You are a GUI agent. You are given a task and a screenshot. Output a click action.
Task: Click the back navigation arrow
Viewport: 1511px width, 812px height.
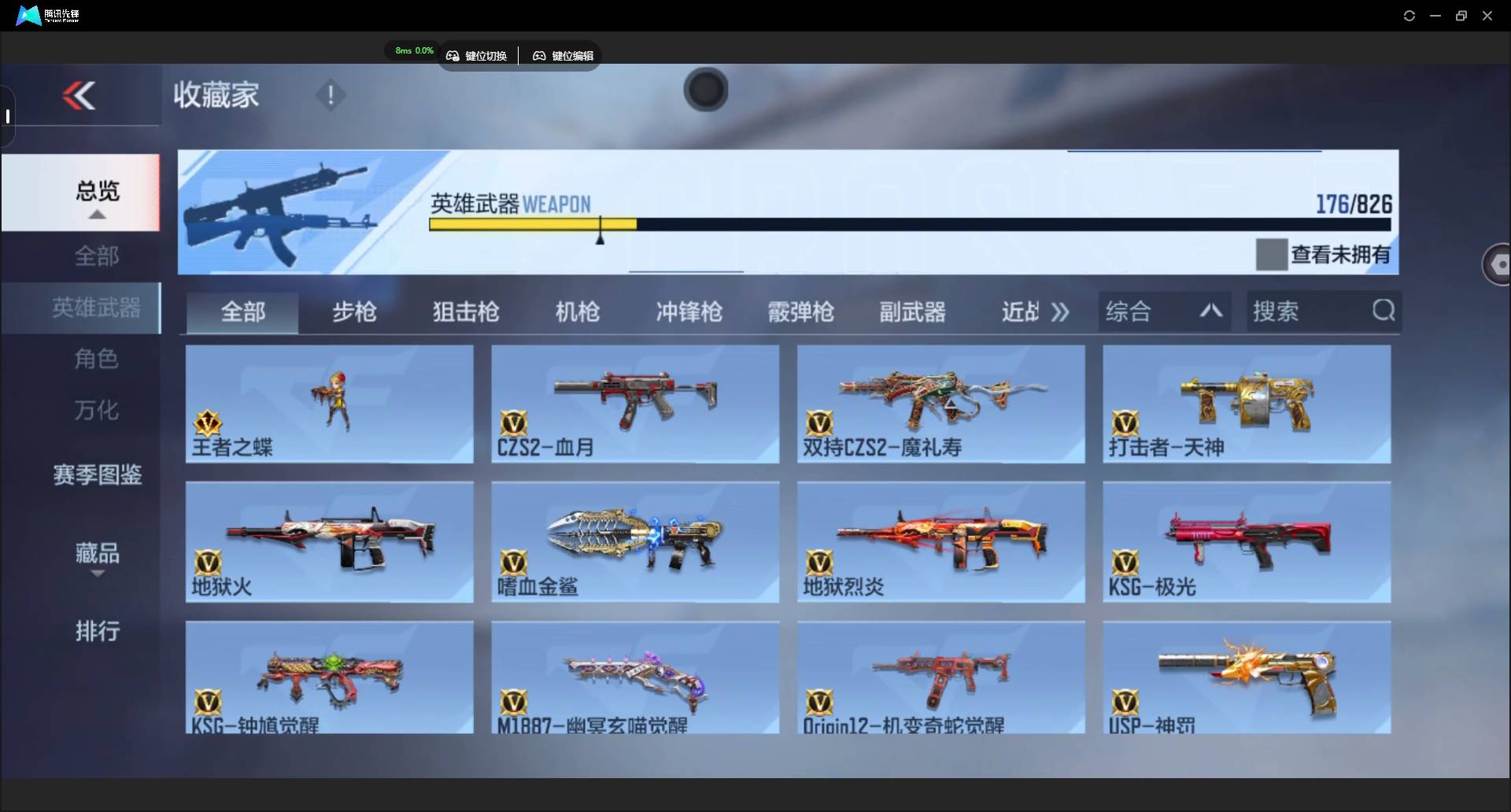pos(79,95)
